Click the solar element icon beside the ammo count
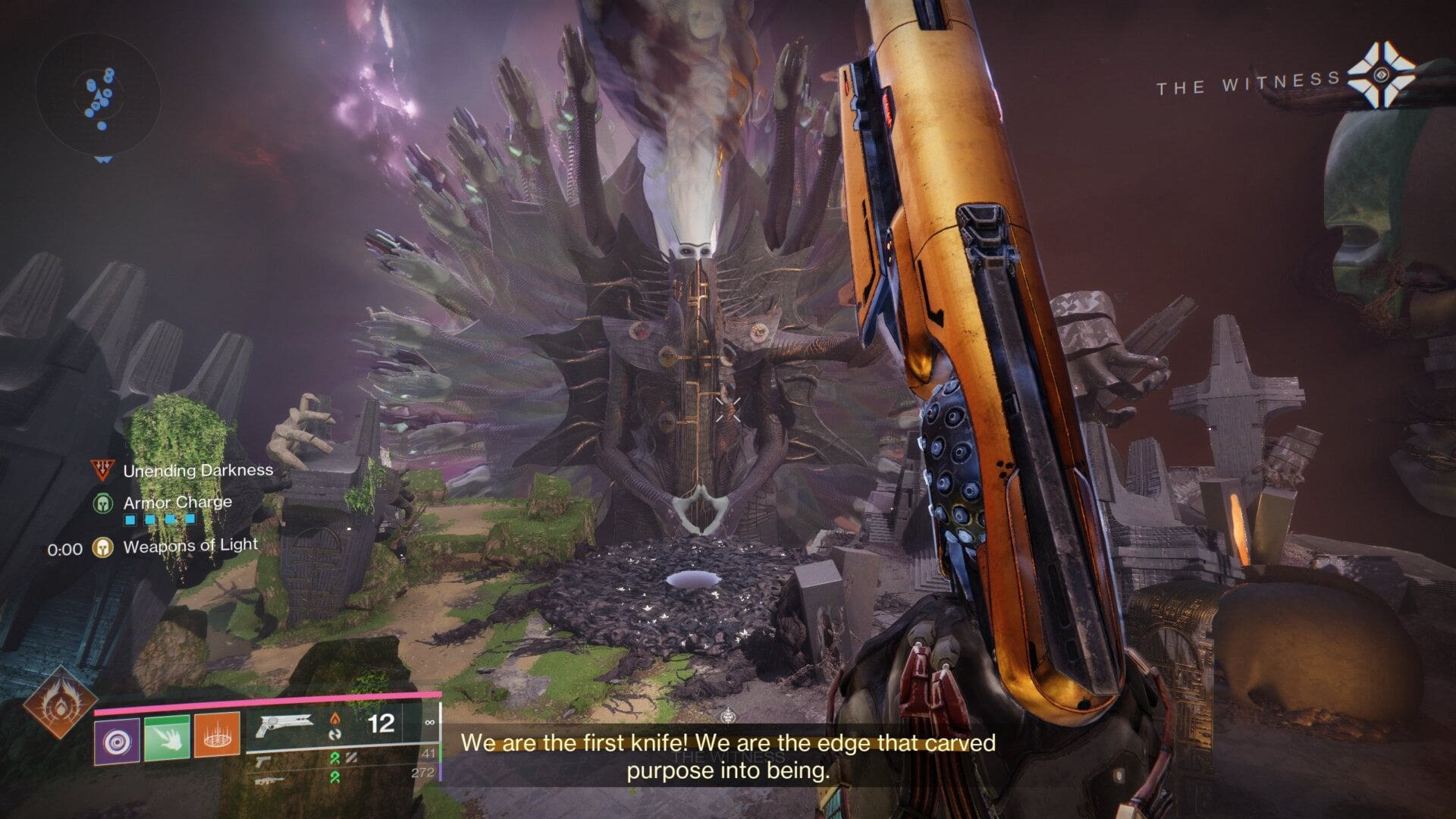Screen dimensions: 1456x819 click(335, 719)
